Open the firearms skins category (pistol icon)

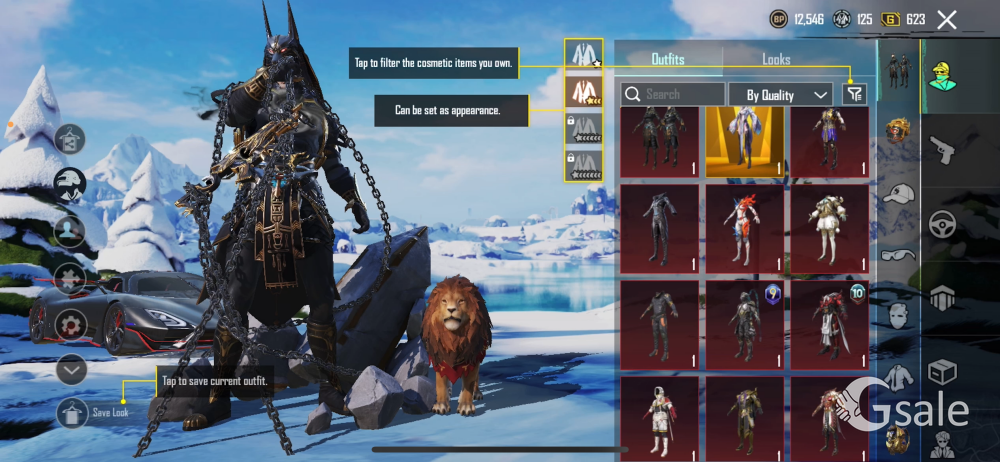click(x=942, y=151)
